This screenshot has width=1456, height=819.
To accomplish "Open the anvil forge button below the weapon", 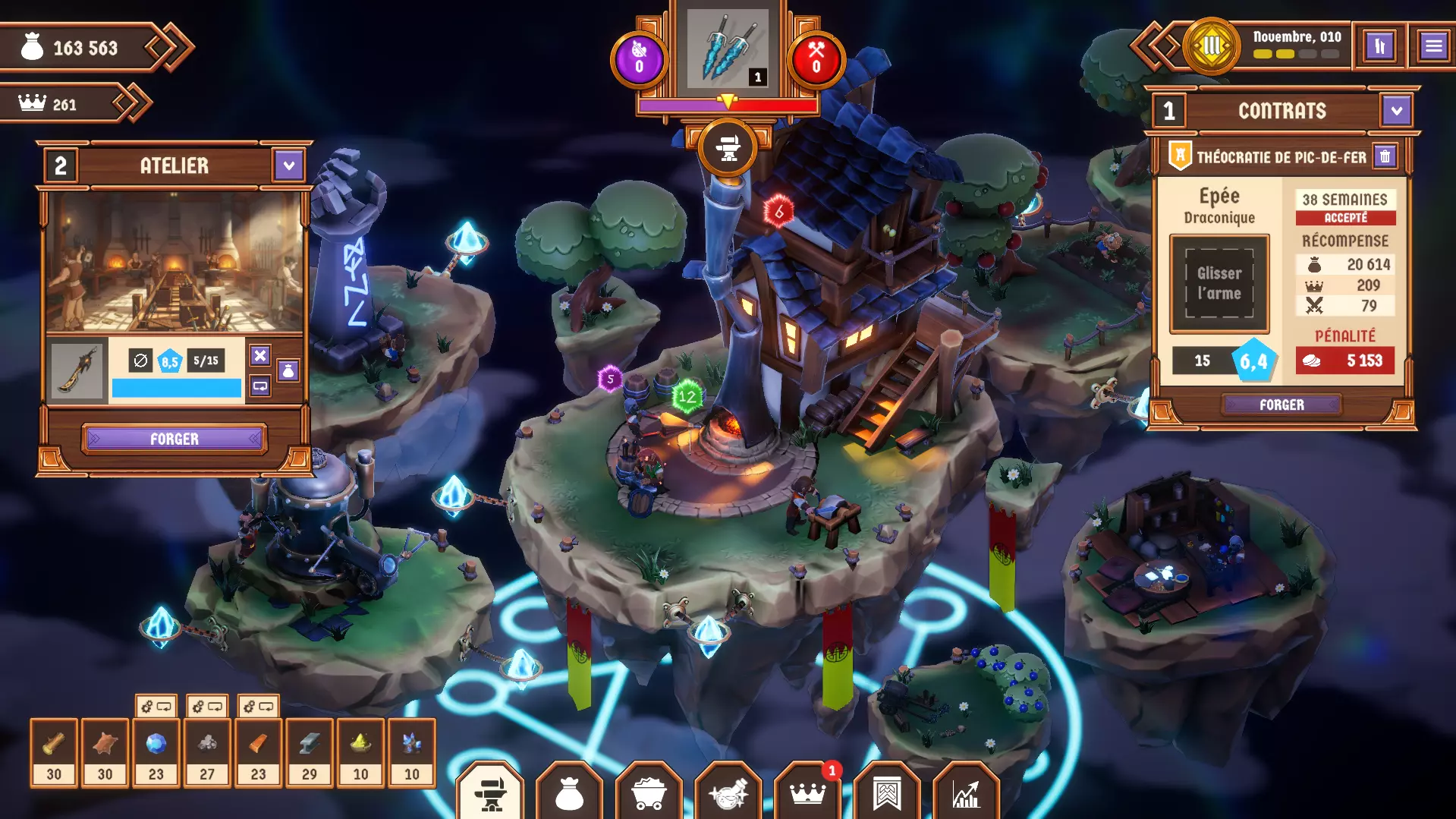I will [727, 147].
